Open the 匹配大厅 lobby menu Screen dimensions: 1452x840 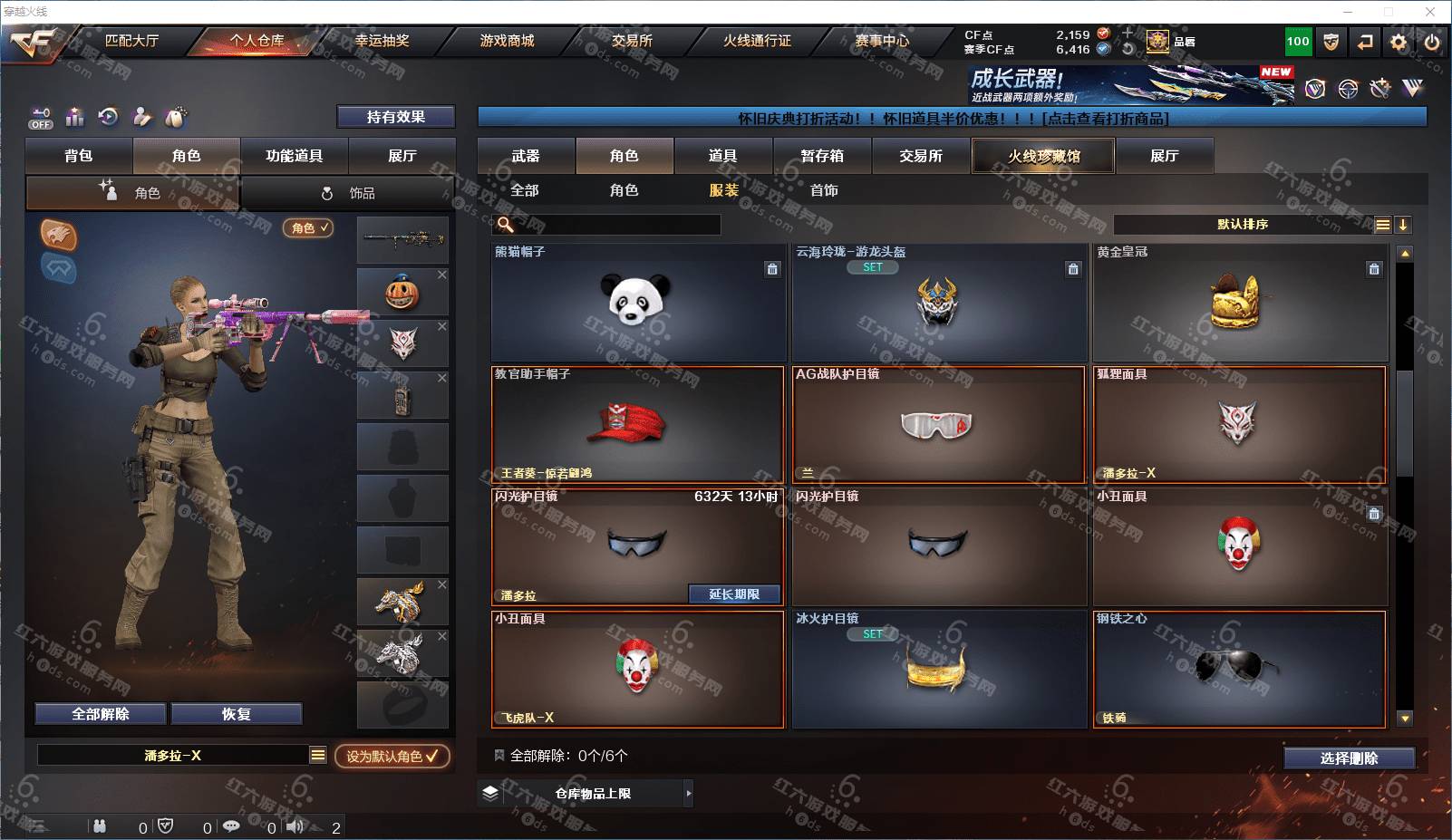[x=131, y=41]
